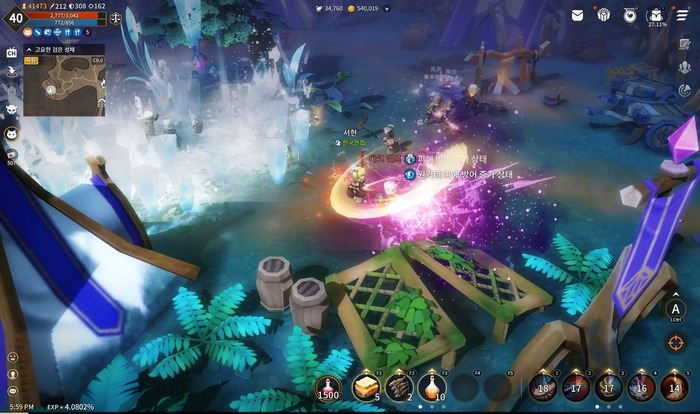Use the pink potion with 1500 count

[x=328, y=387]
